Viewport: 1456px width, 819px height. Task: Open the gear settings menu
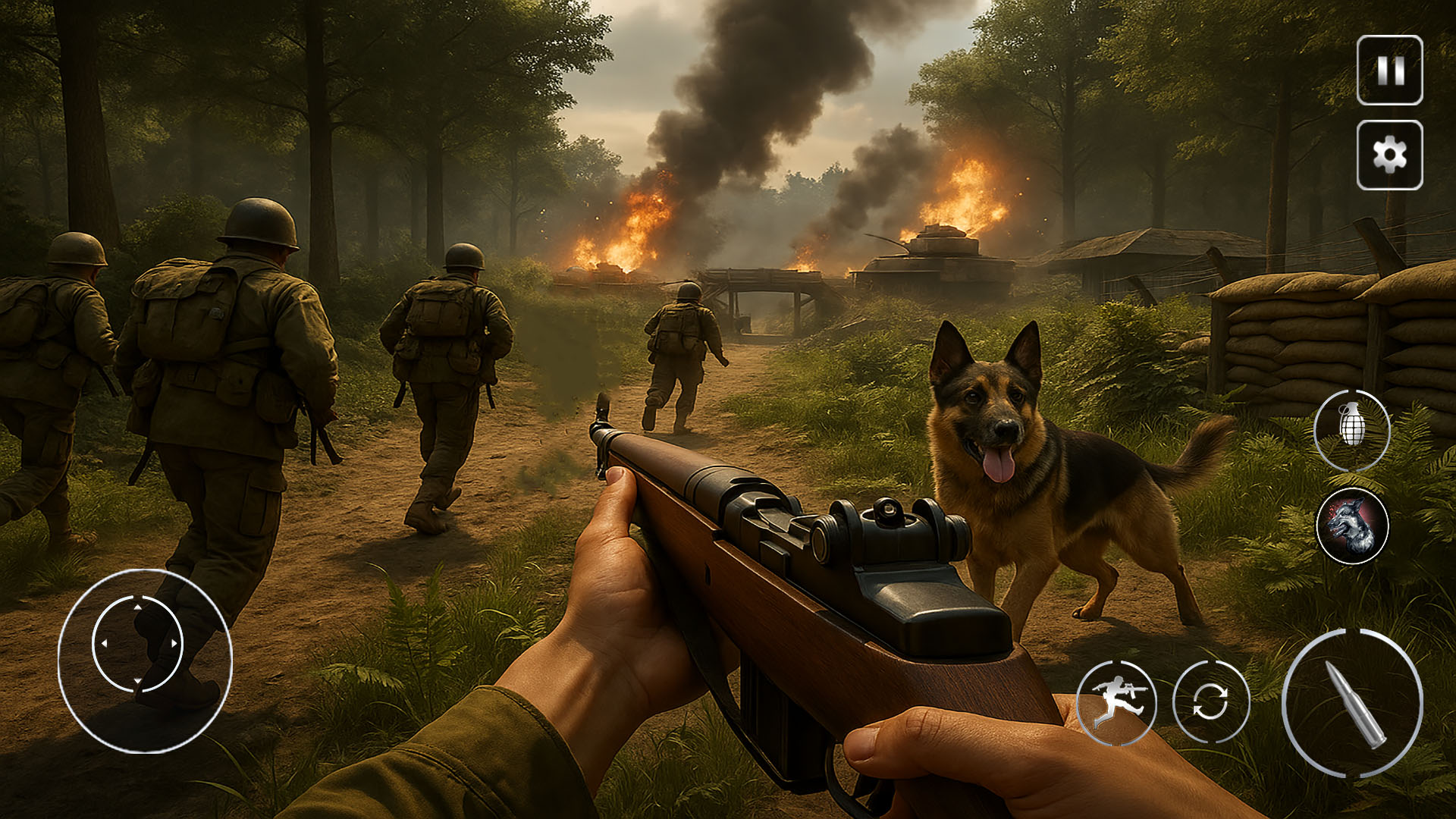point(1389,155)
